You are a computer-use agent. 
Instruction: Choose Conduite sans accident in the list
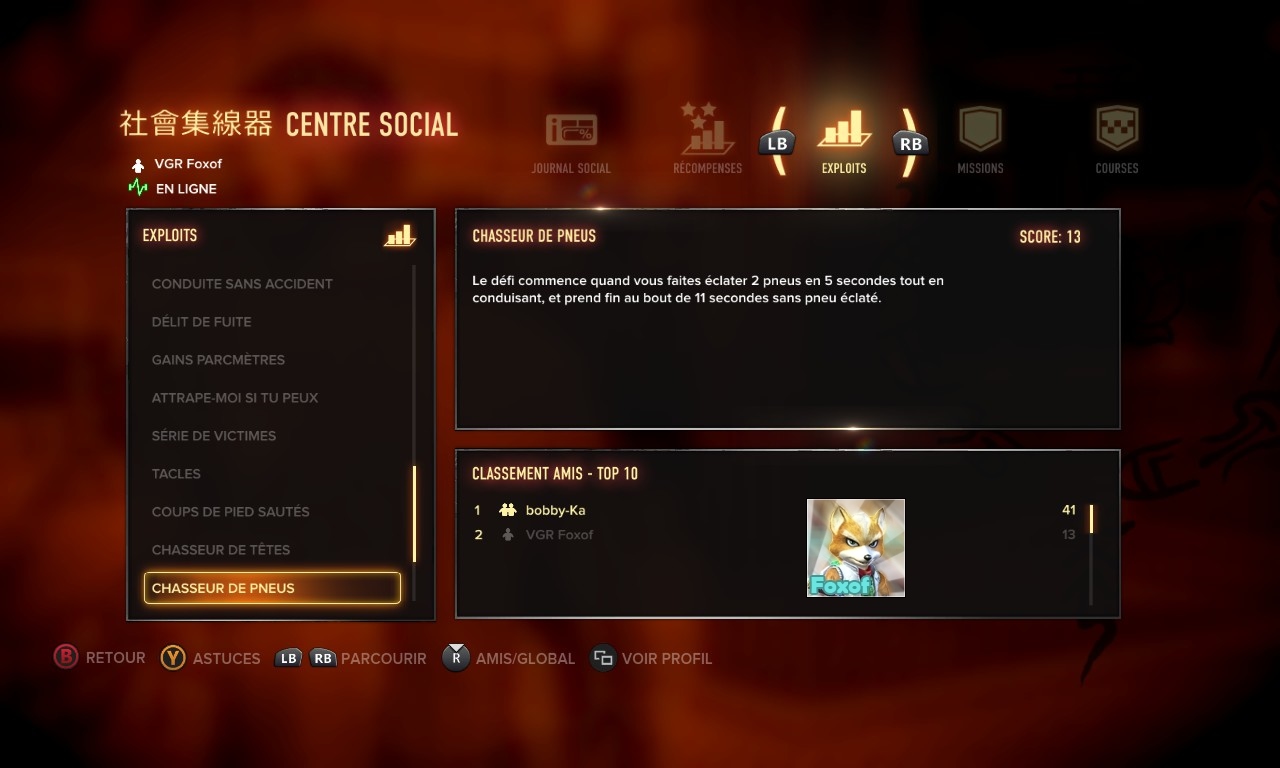(242, 284)
